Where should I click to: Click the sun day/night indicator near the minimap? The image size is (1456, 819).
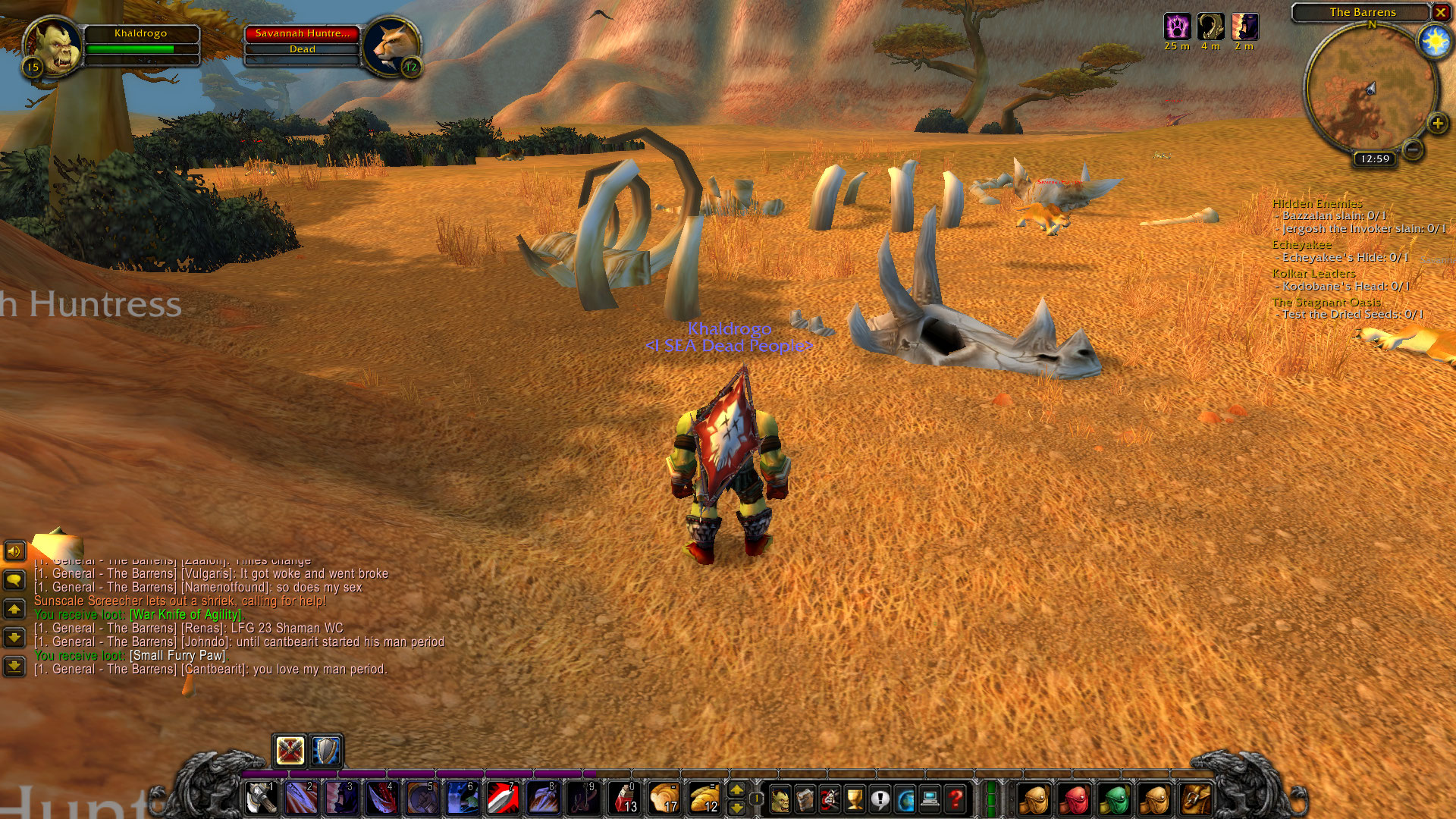pos(1435,42)
